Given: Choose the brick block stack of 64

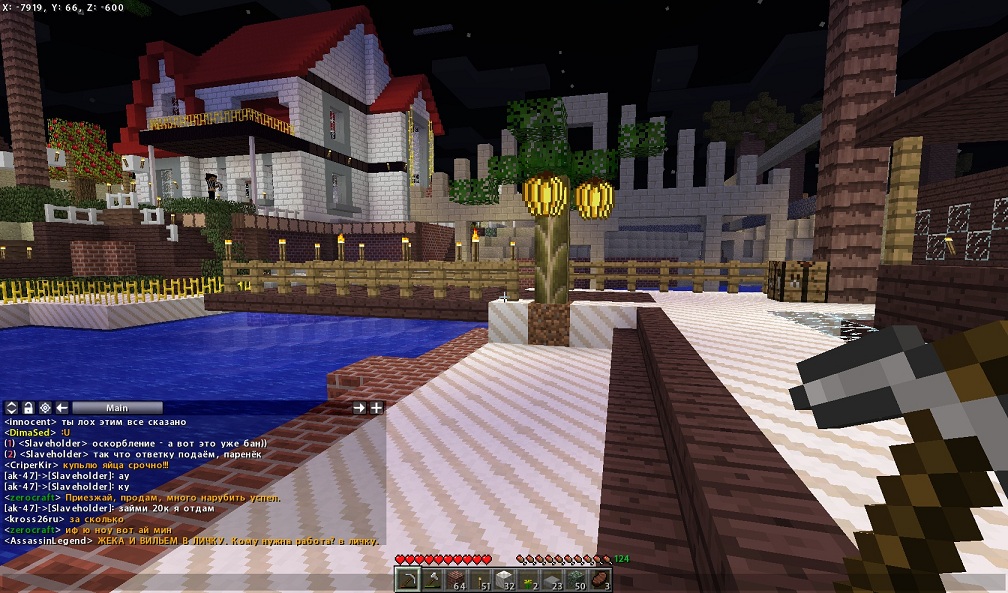Looking at the screenshot, I should (x=456, y=580).
